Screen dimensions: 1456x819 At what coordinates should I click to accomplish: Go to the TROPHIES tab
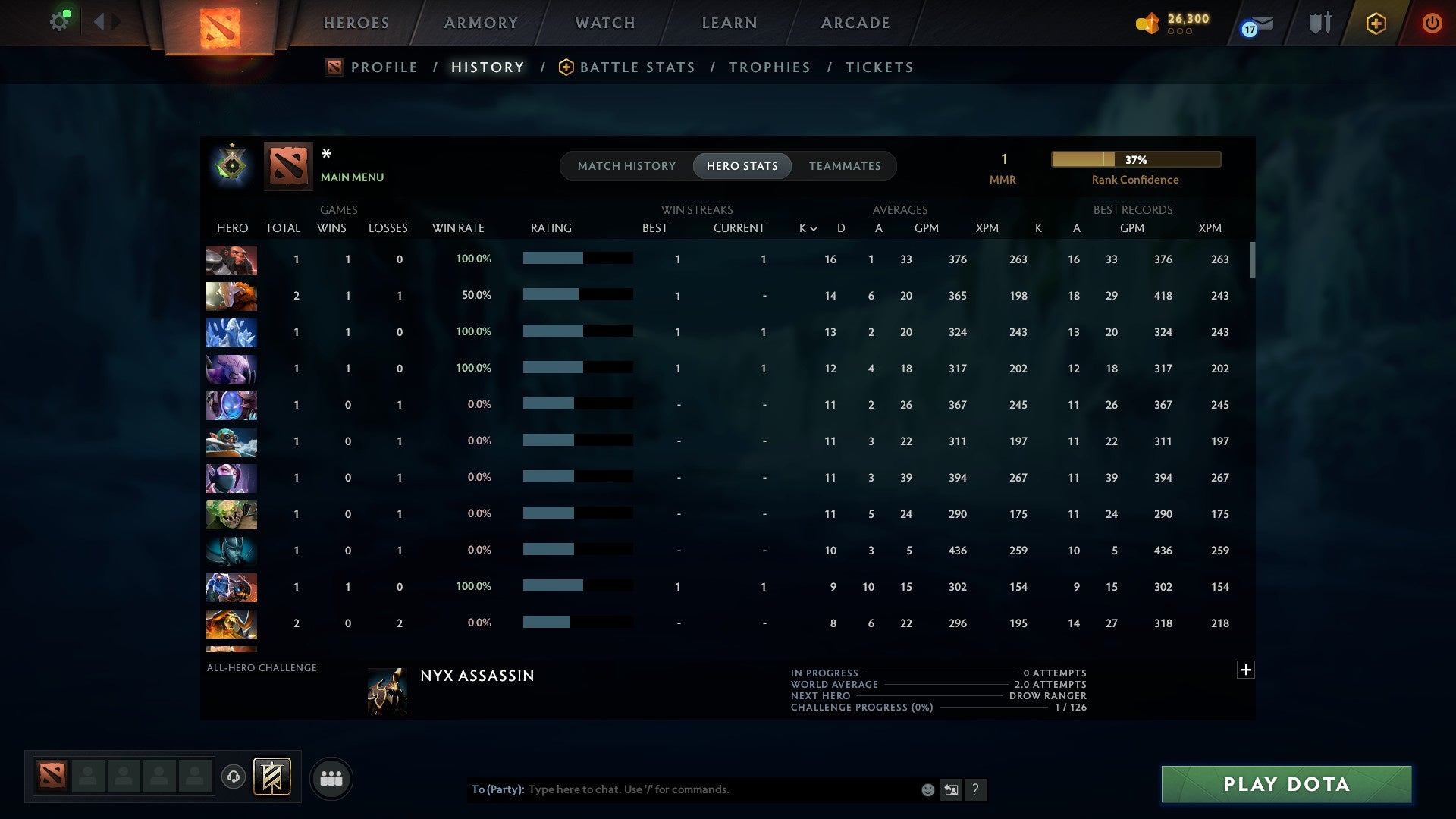click(769, 67)
